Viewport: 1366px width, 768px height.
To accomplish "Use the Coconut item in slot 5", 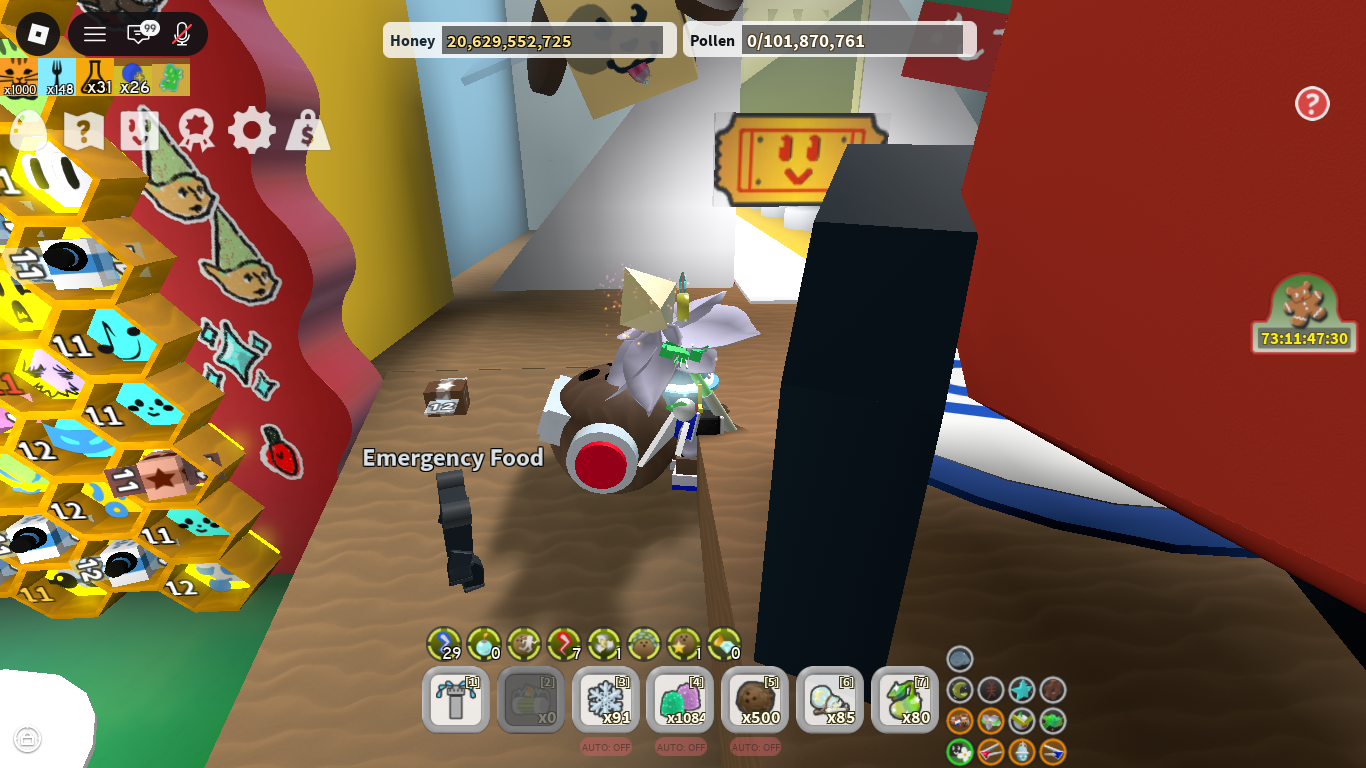I will tap(755, 700).
